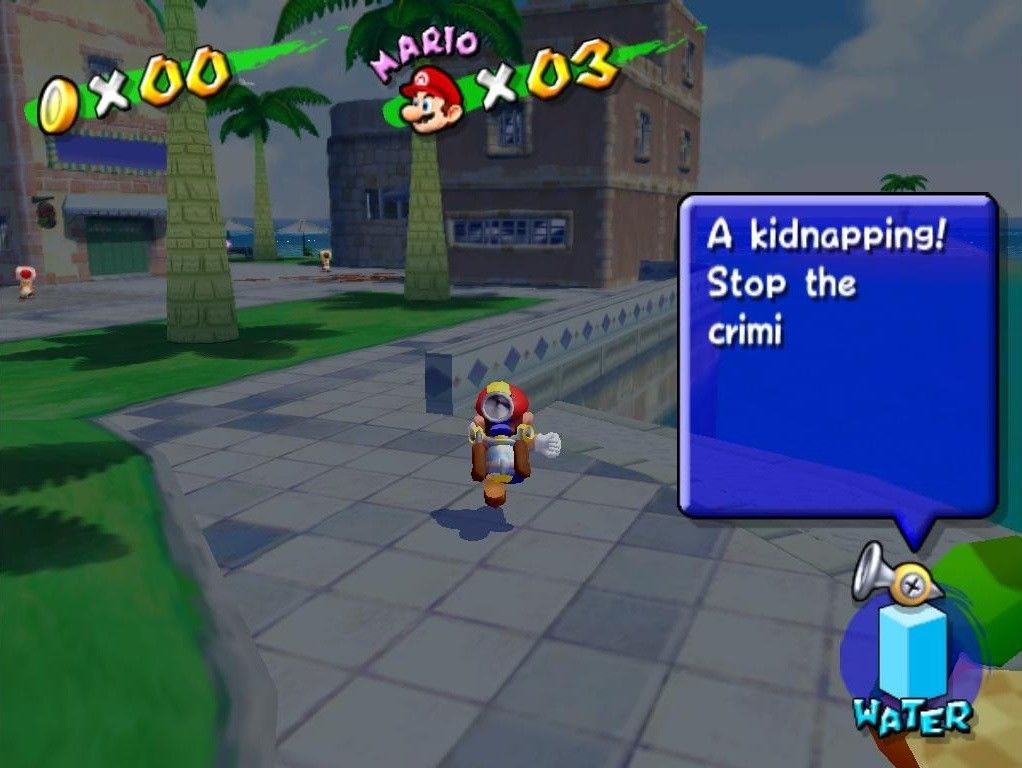Click the Mario head lives icon
Viewport: 1022px width, 768px height.
click(431, 99)
